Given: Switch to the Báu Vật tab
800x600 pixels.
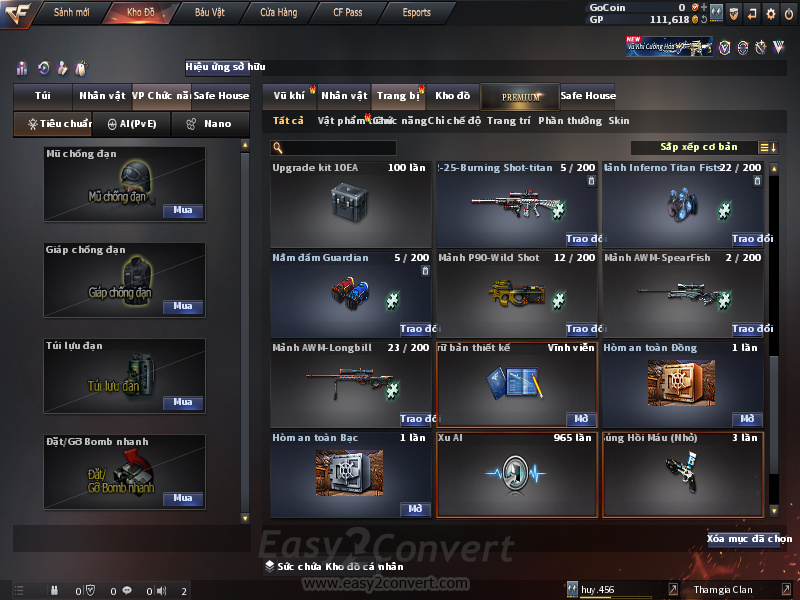Looking at the screenshot, I should [x=210, y=13].
